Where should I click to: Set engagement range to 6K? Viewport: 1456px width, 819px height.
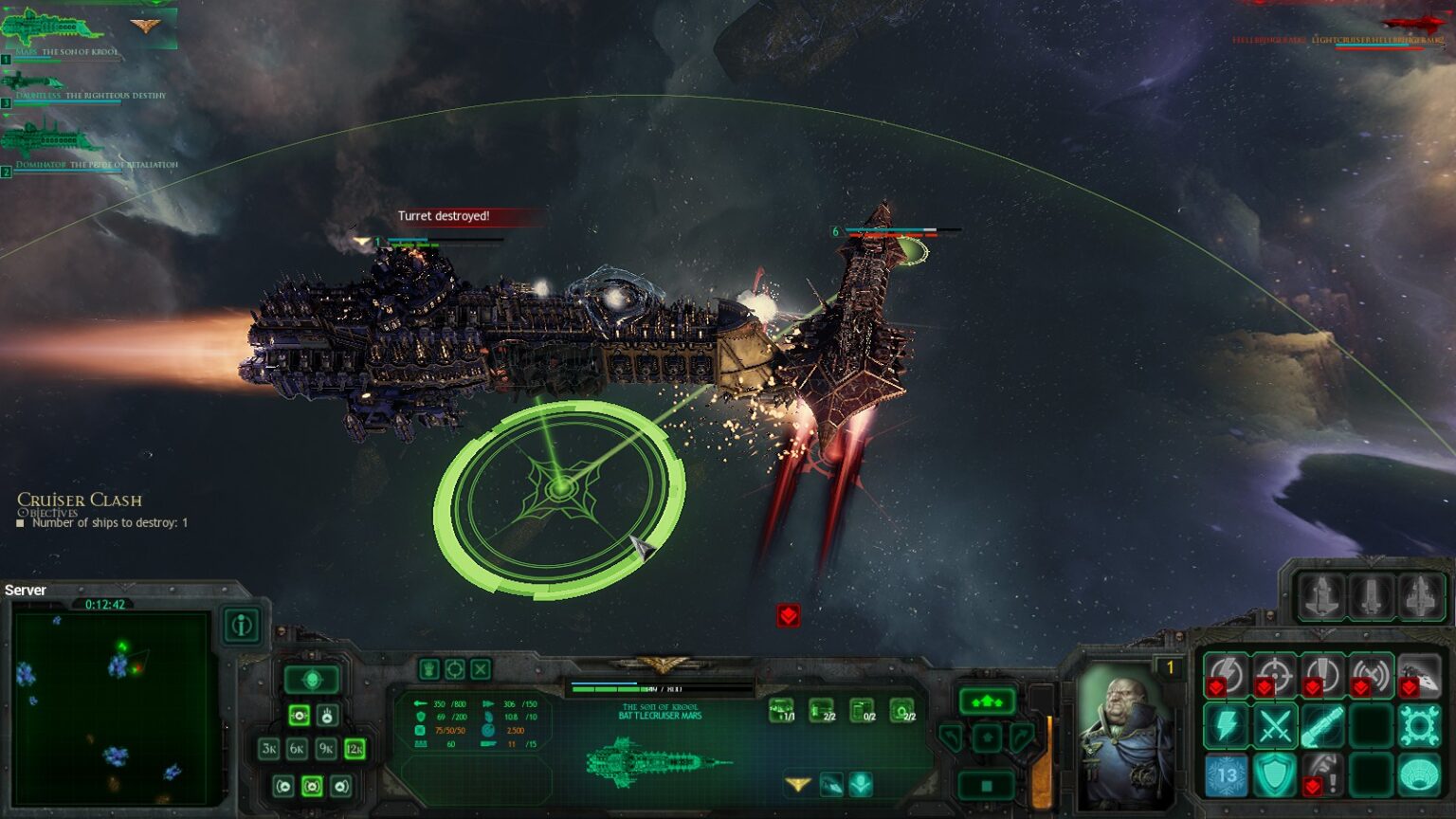pyautogui.click(x=298, y=749)
